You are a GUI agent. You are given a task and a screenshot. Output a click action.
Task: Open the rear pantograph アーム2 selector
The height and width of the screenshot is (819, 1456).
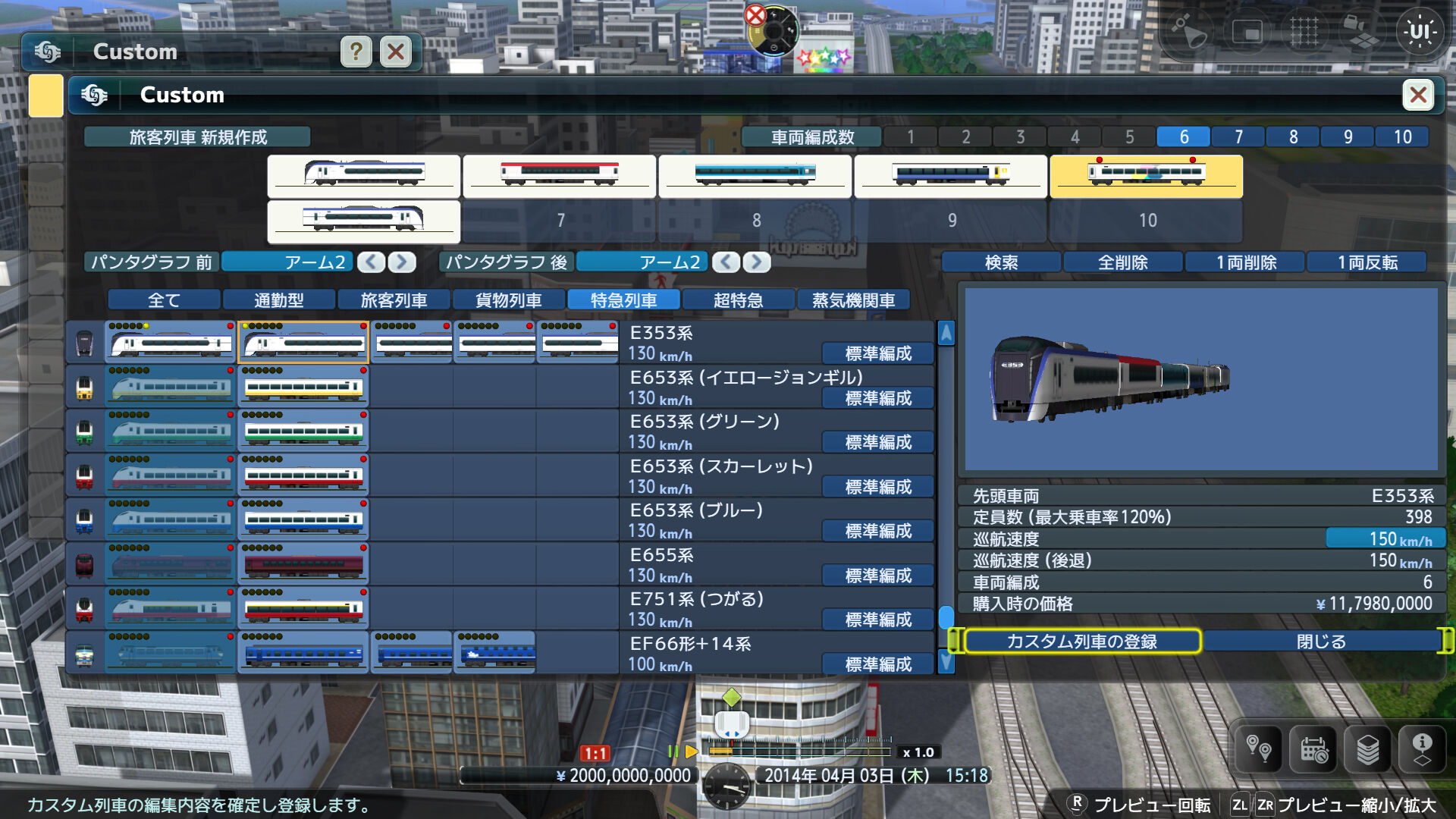tap(643, 262)
